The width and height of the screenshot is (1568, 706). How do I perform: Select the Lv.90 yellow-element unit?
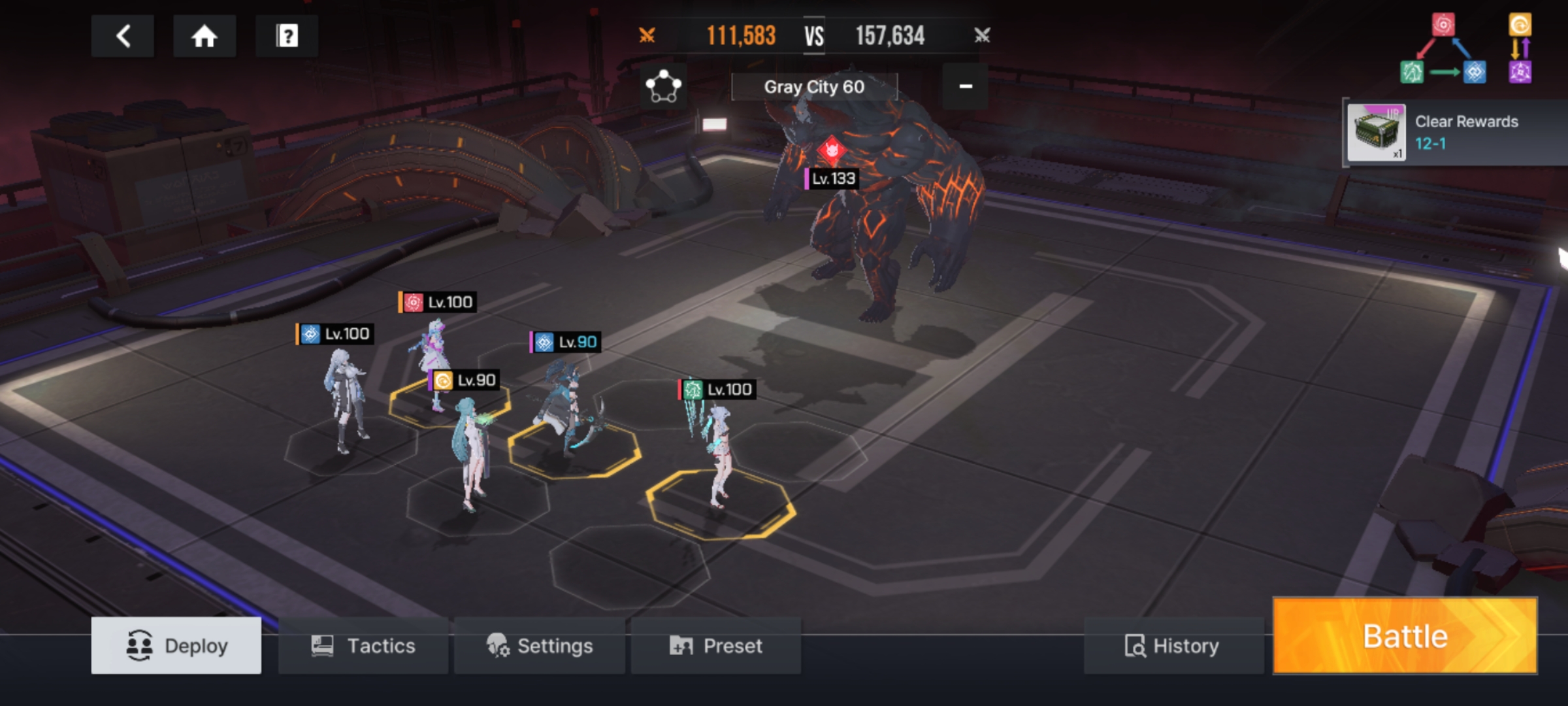(x=469, y=451)
